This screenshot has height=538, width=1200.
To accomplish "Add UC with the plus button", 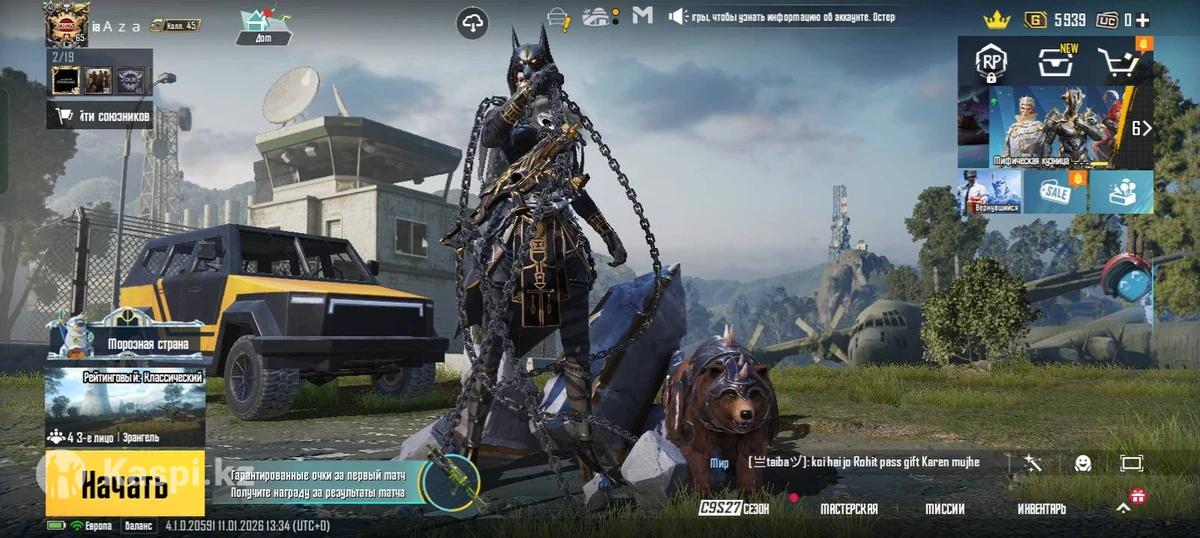I will (x=1142, y=19).
